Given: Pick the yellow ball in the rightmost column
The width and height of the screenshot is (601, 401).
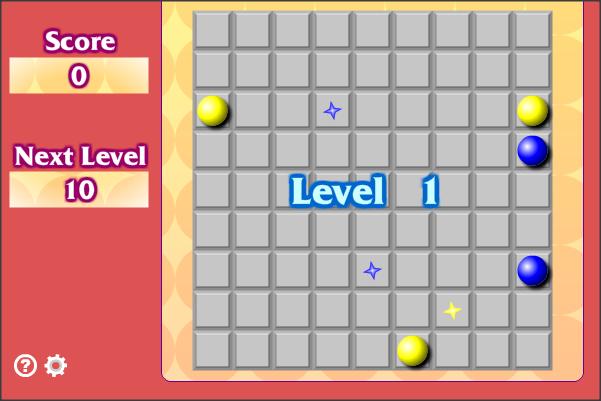Looking at the screenshot, I should (533, 110).
